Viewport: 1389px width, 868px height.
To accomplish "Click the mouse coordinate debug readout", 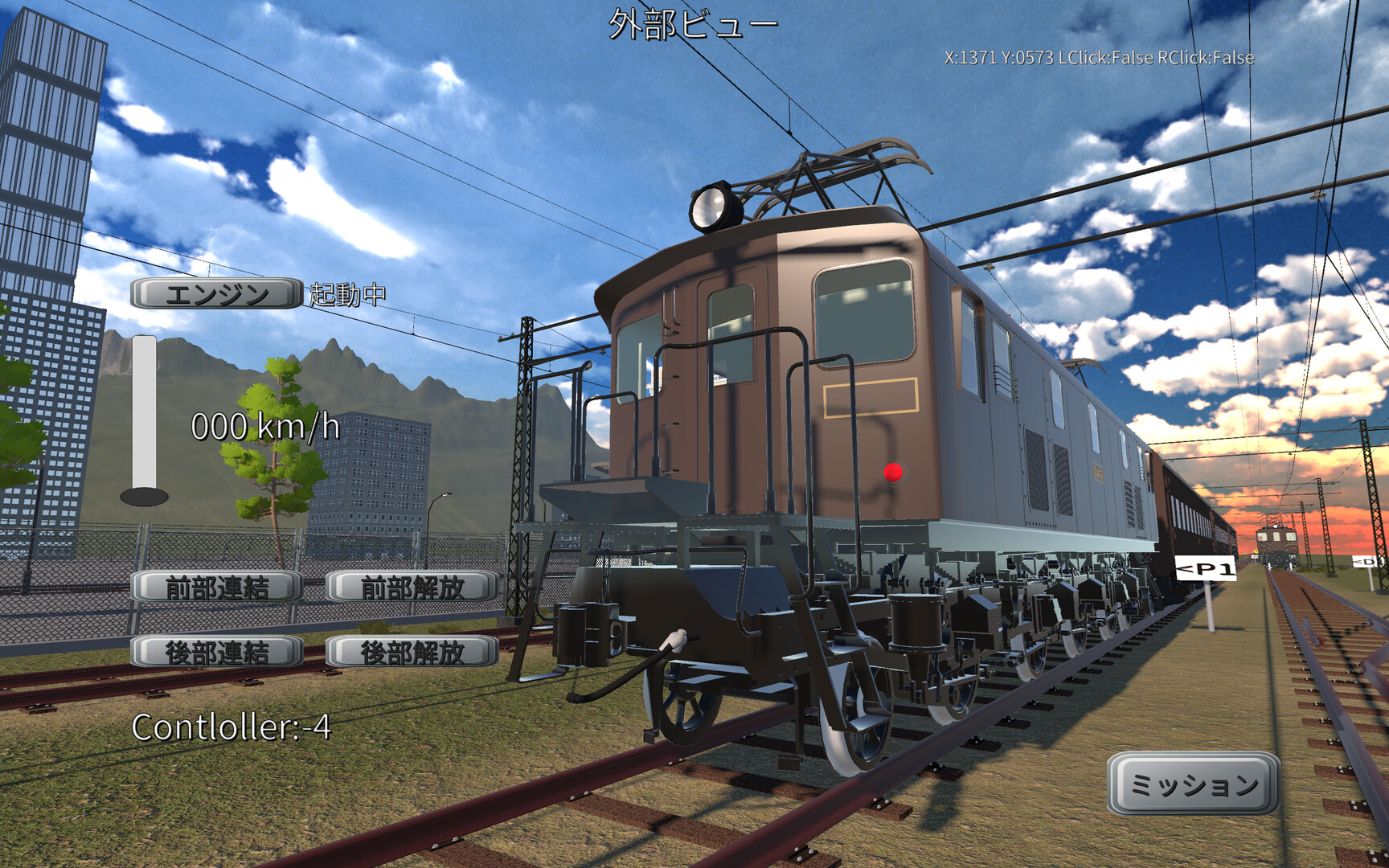I will point(1098,58).
